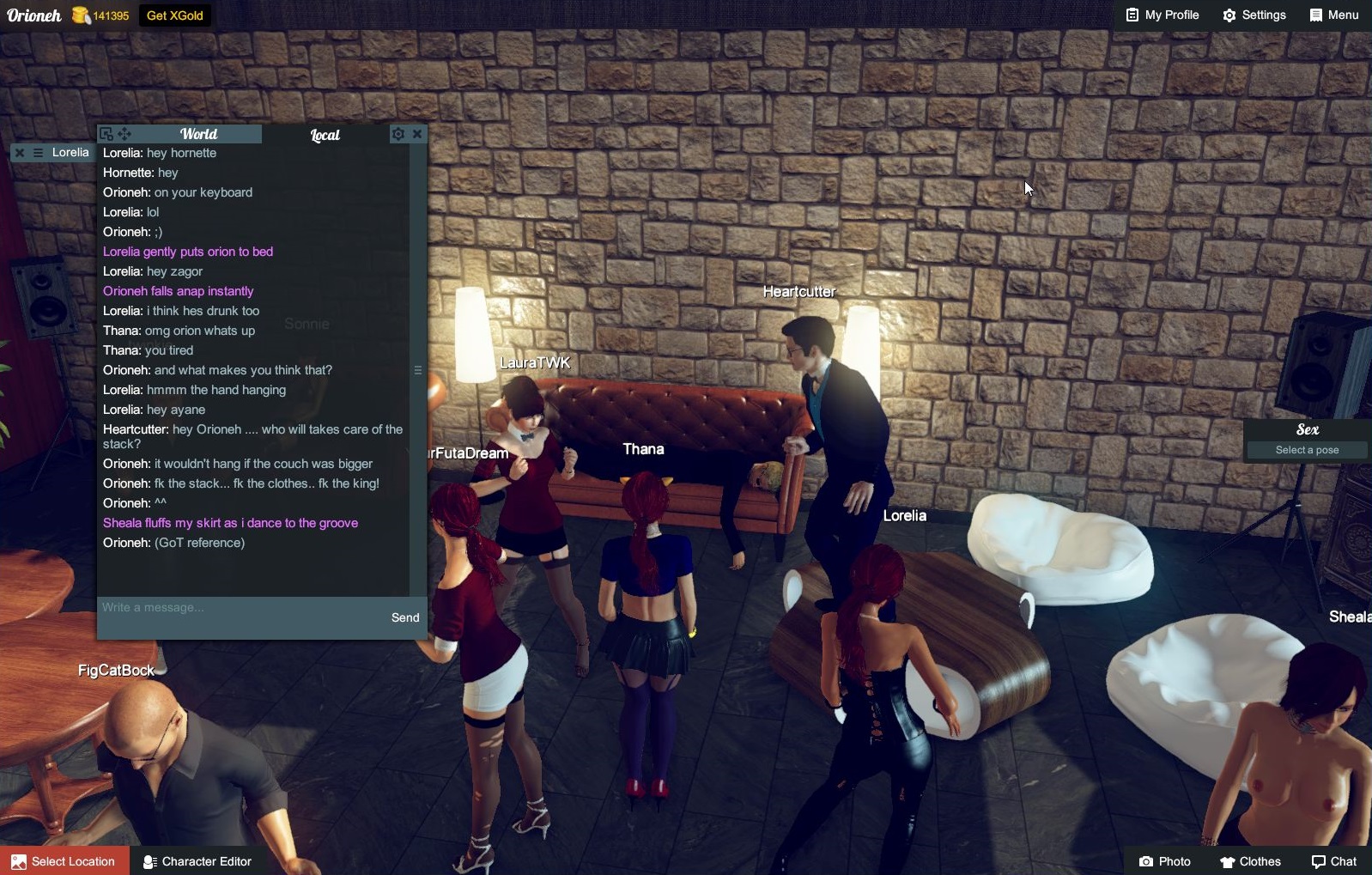
Task: Click the Photo camera icon
Action: tap(1149, 861)
